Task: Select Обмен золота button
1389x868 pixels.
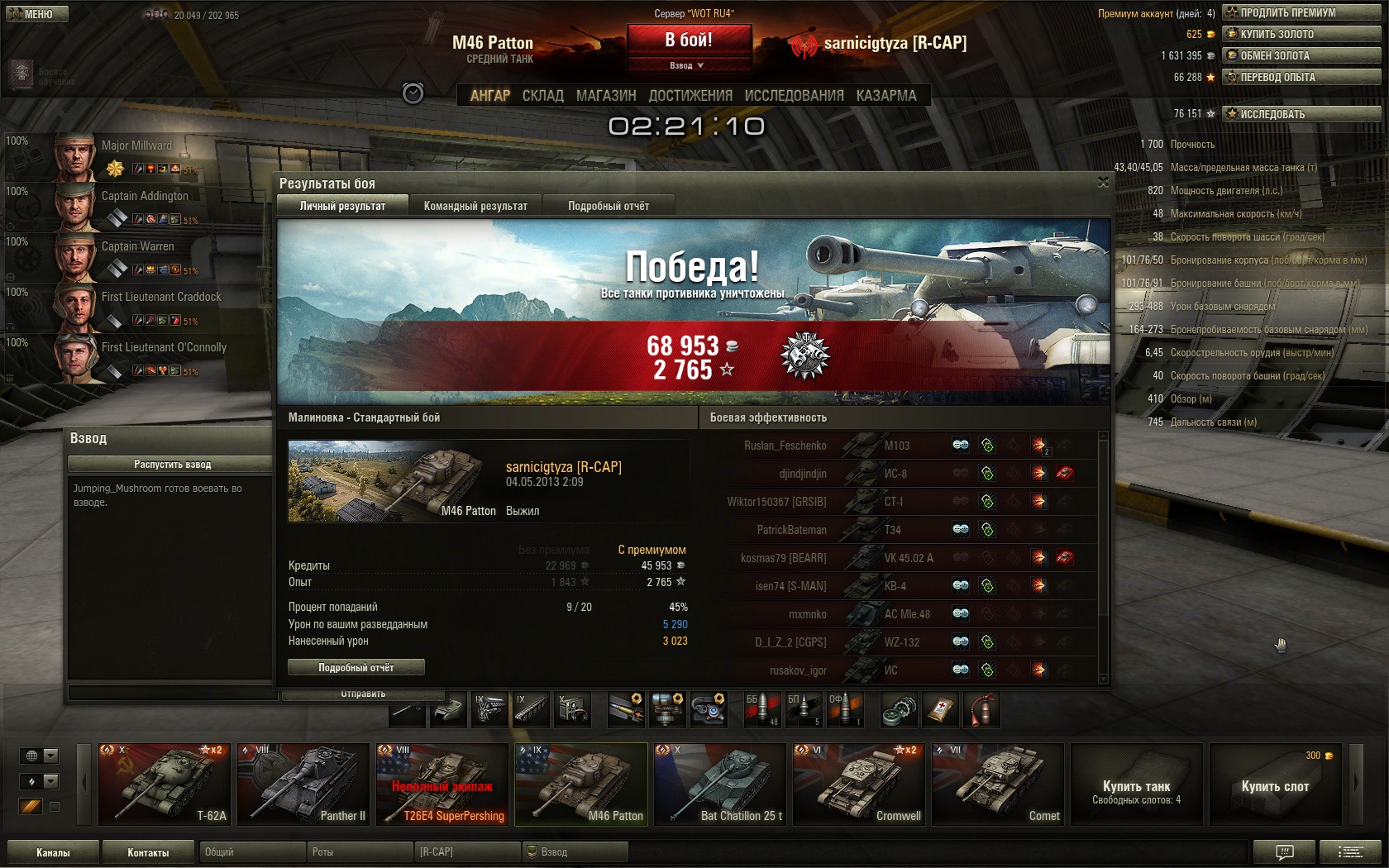Action: [1301, 55]
